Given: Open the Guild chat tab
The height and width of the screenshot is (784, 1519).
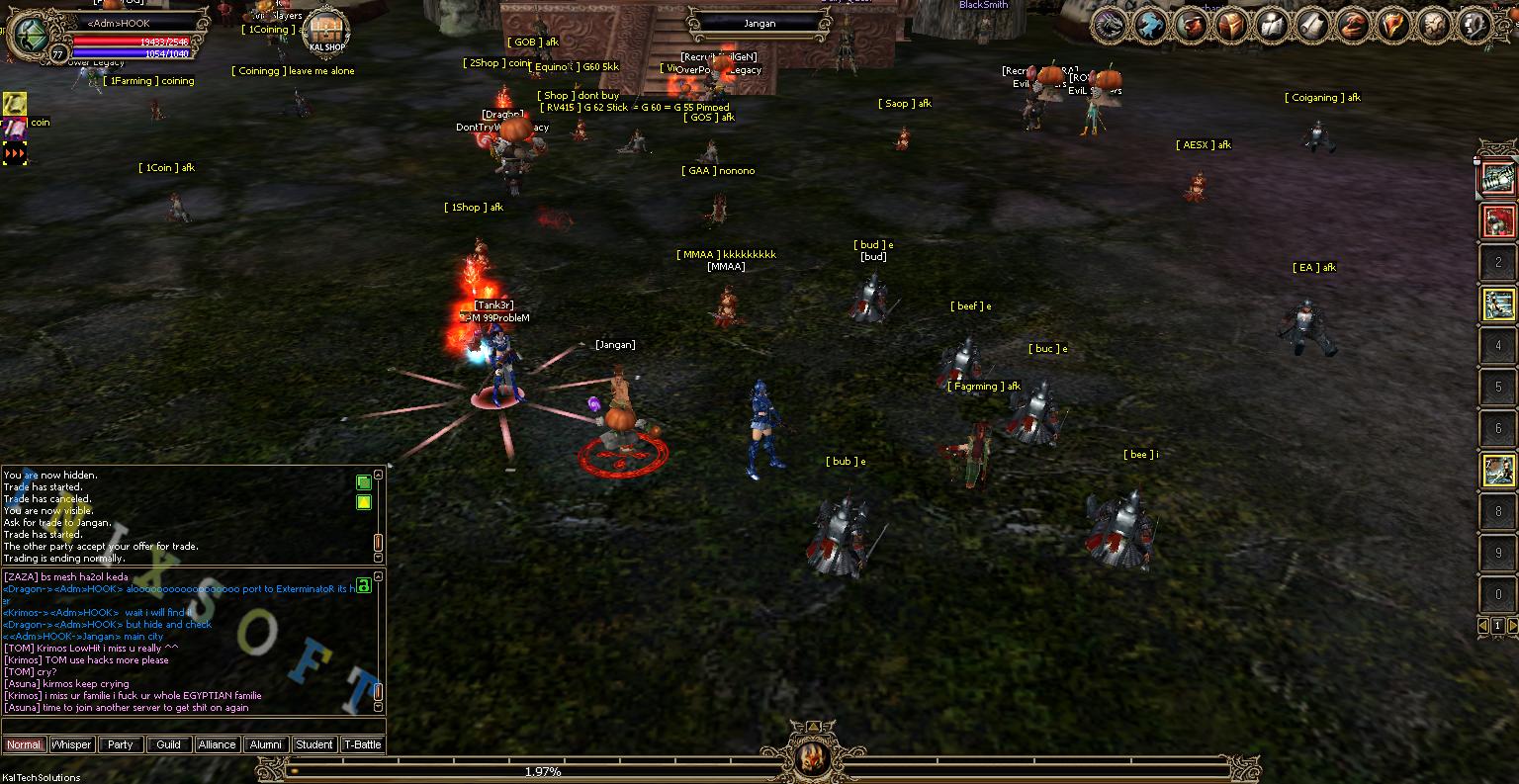Looking at the screenshot, I should [x=168, y=744].
